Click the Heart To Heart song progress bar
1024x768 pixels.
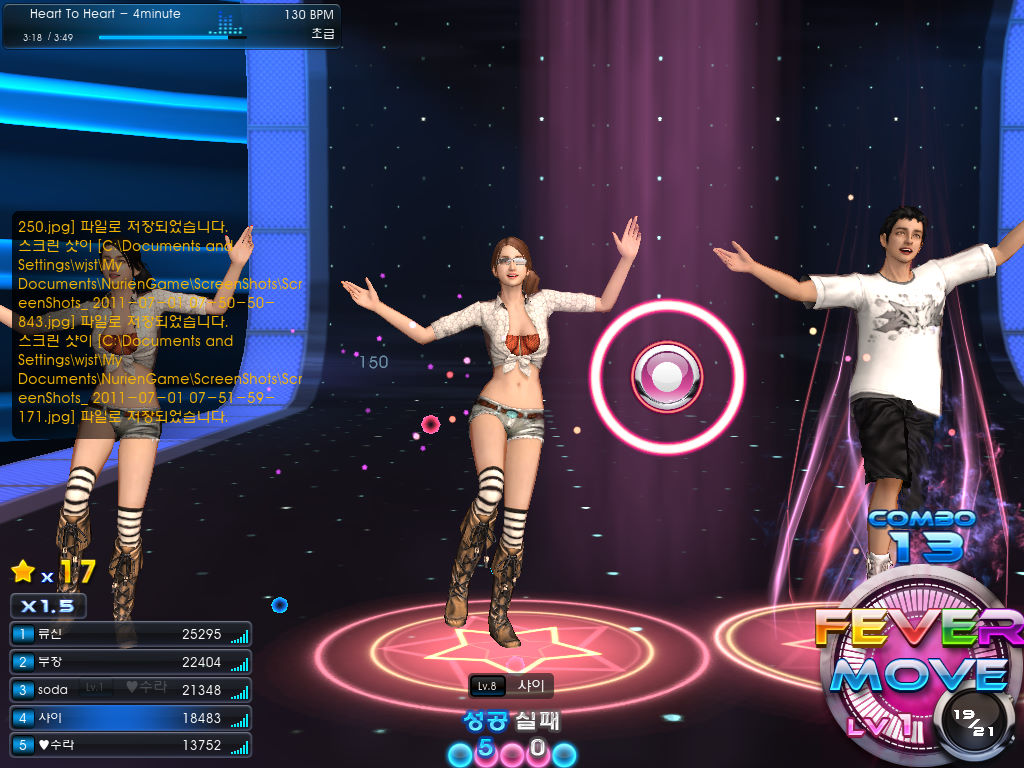click(x=172, y=38)
